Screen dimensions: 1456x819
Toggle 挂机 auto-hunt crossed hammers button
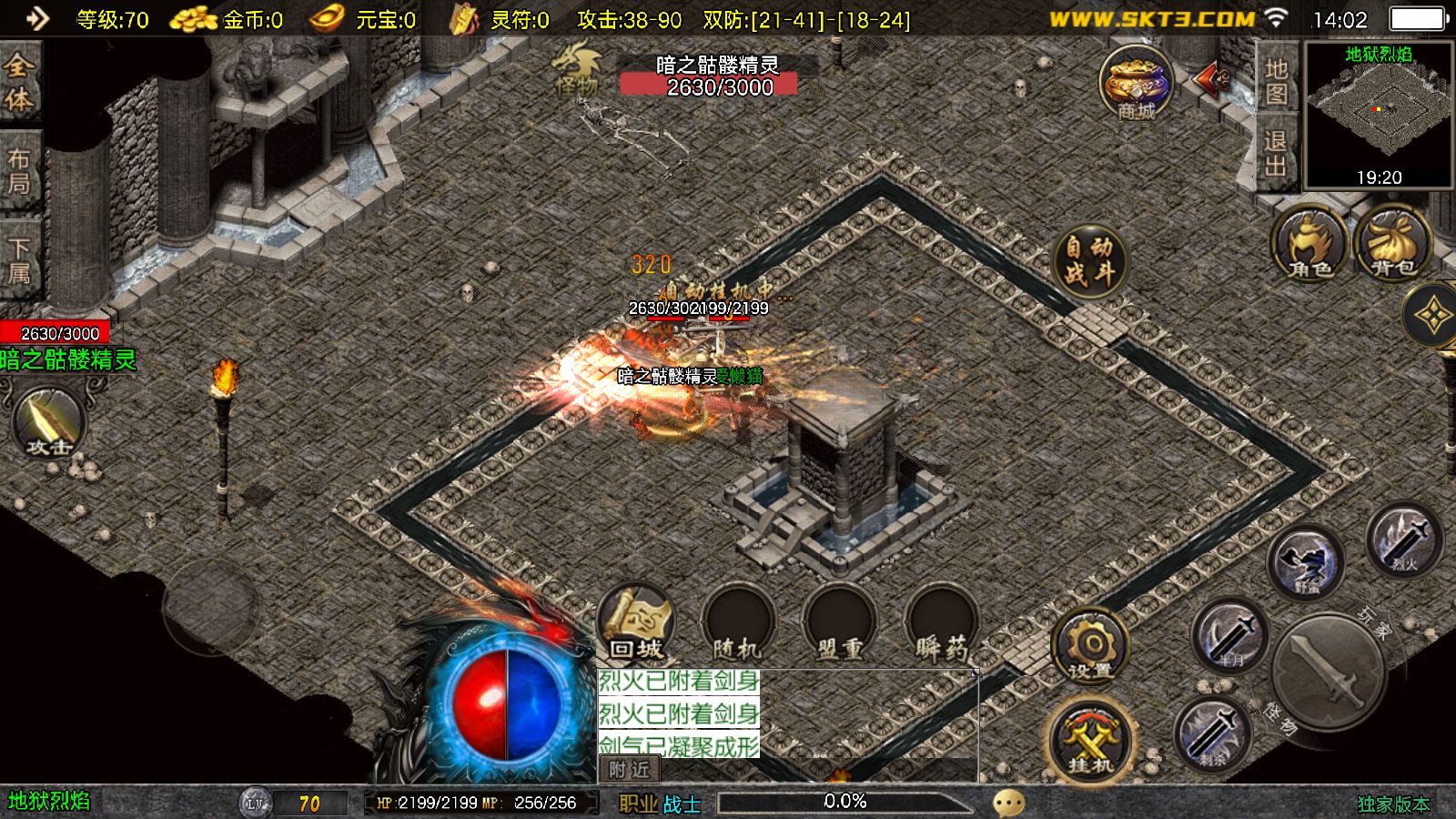[1090, 741]
